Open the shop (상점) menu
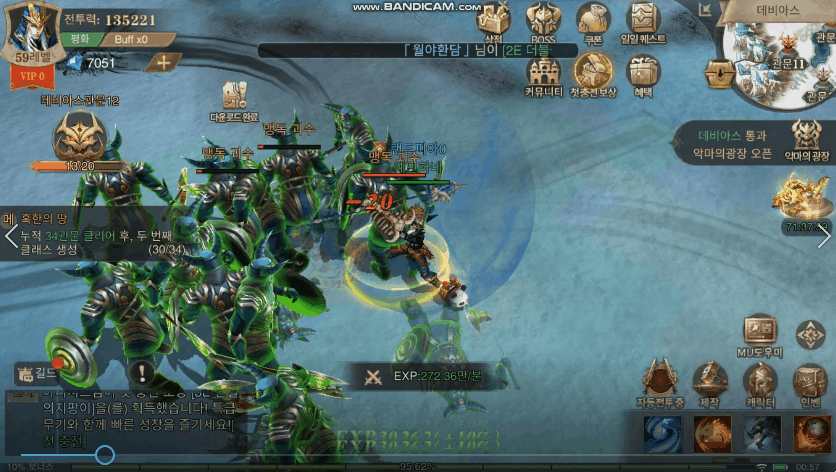This screenshot has height=472, width=836. (x=492, y=20)
